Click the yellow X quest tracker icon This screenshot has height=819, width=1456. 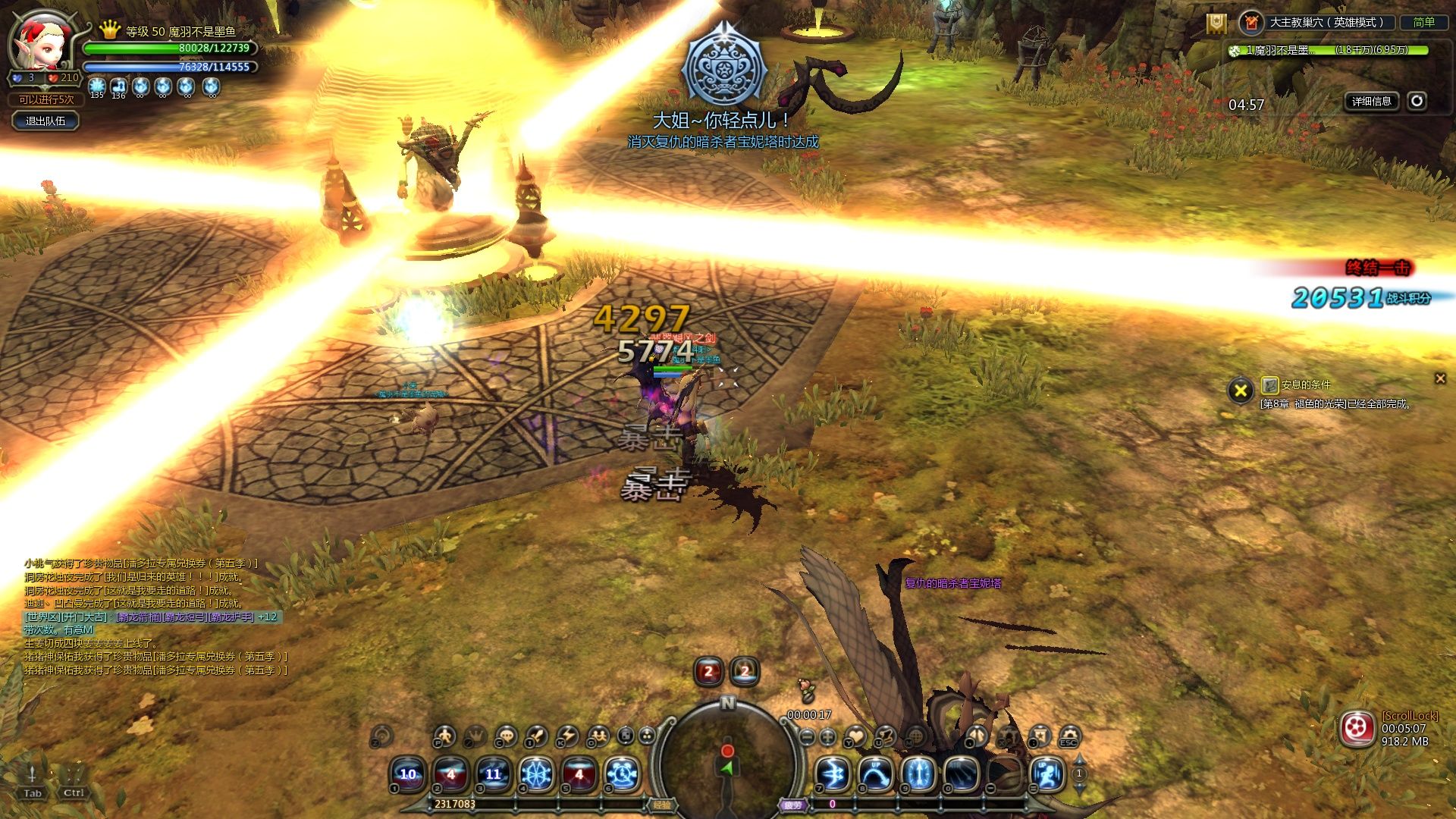1241,391
